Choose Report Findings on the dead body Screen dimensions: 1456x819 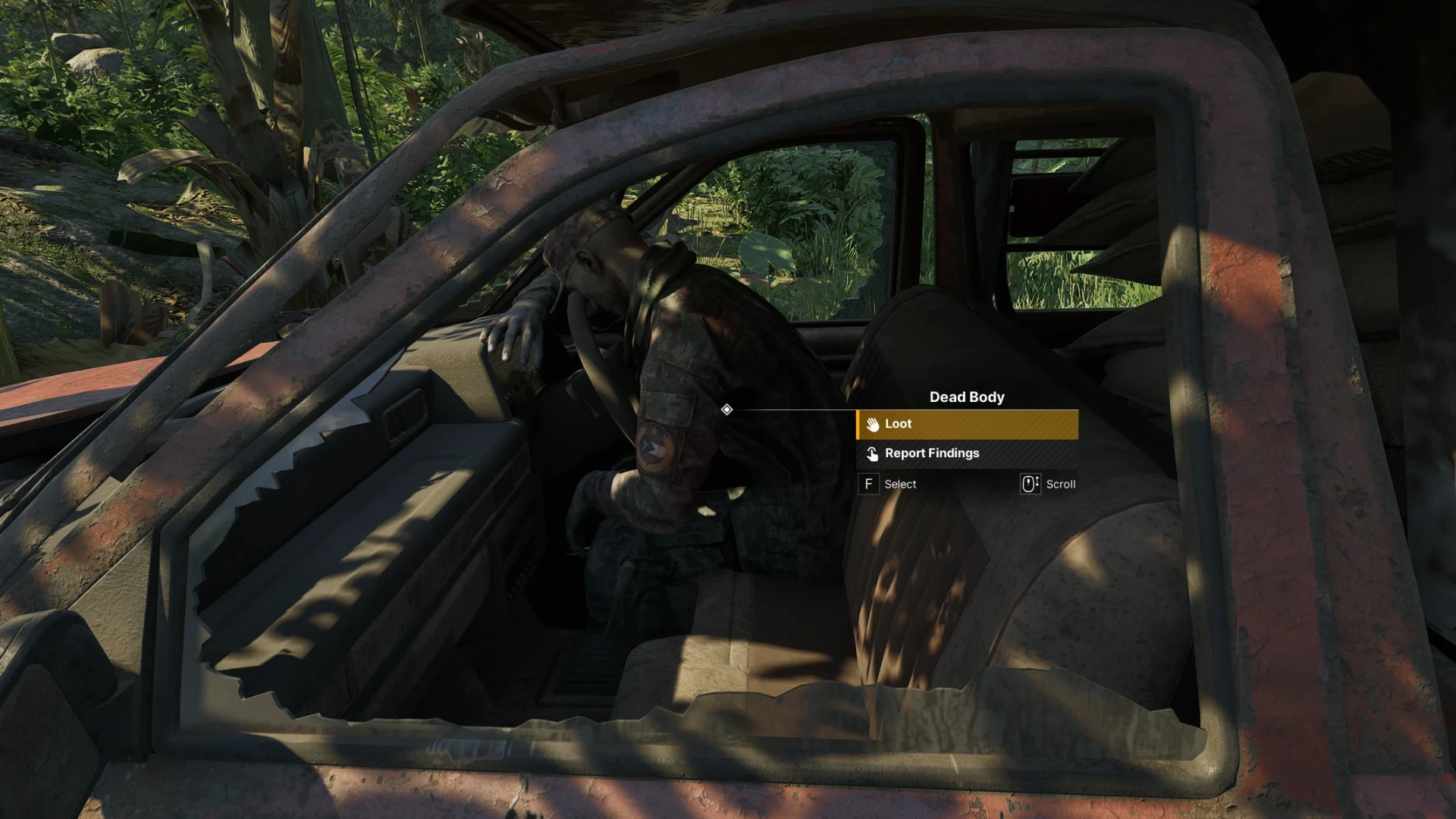coord(967,453)
